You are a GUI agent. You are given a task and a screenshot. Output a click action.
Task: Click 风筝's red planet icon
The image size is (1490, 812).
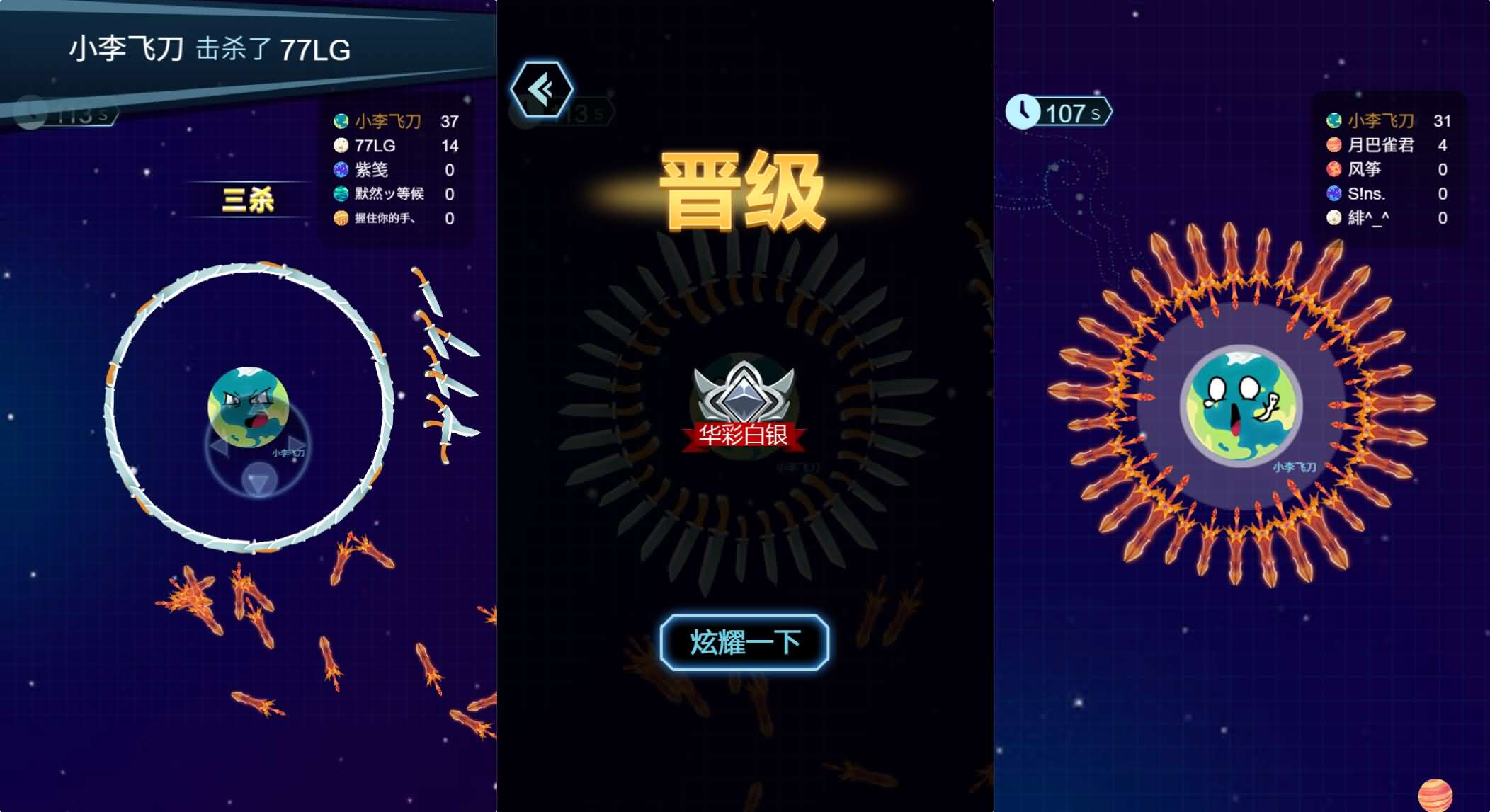point(1334,170)
